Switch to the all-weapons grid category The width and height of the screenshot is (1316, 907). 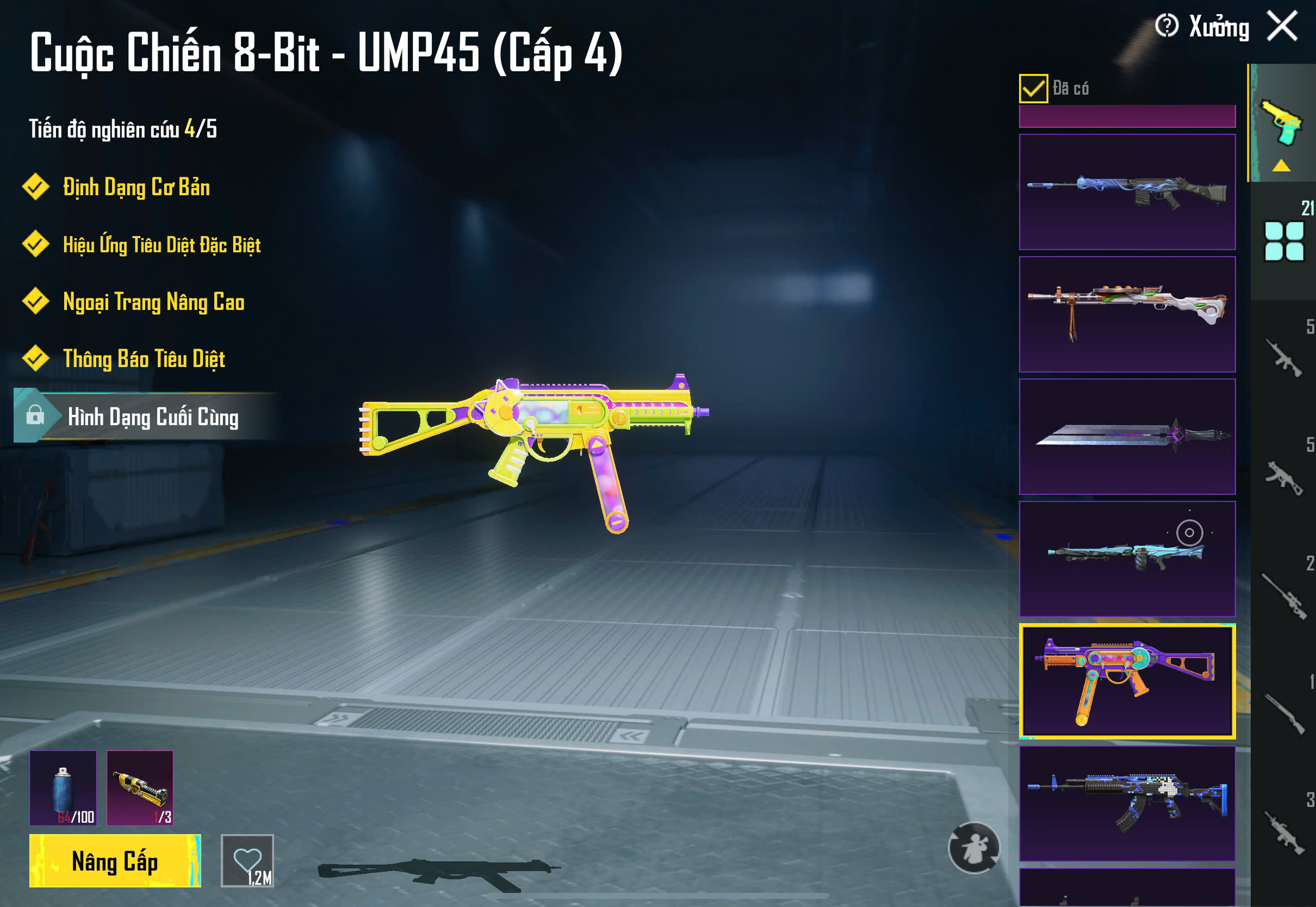(1283, 241)
